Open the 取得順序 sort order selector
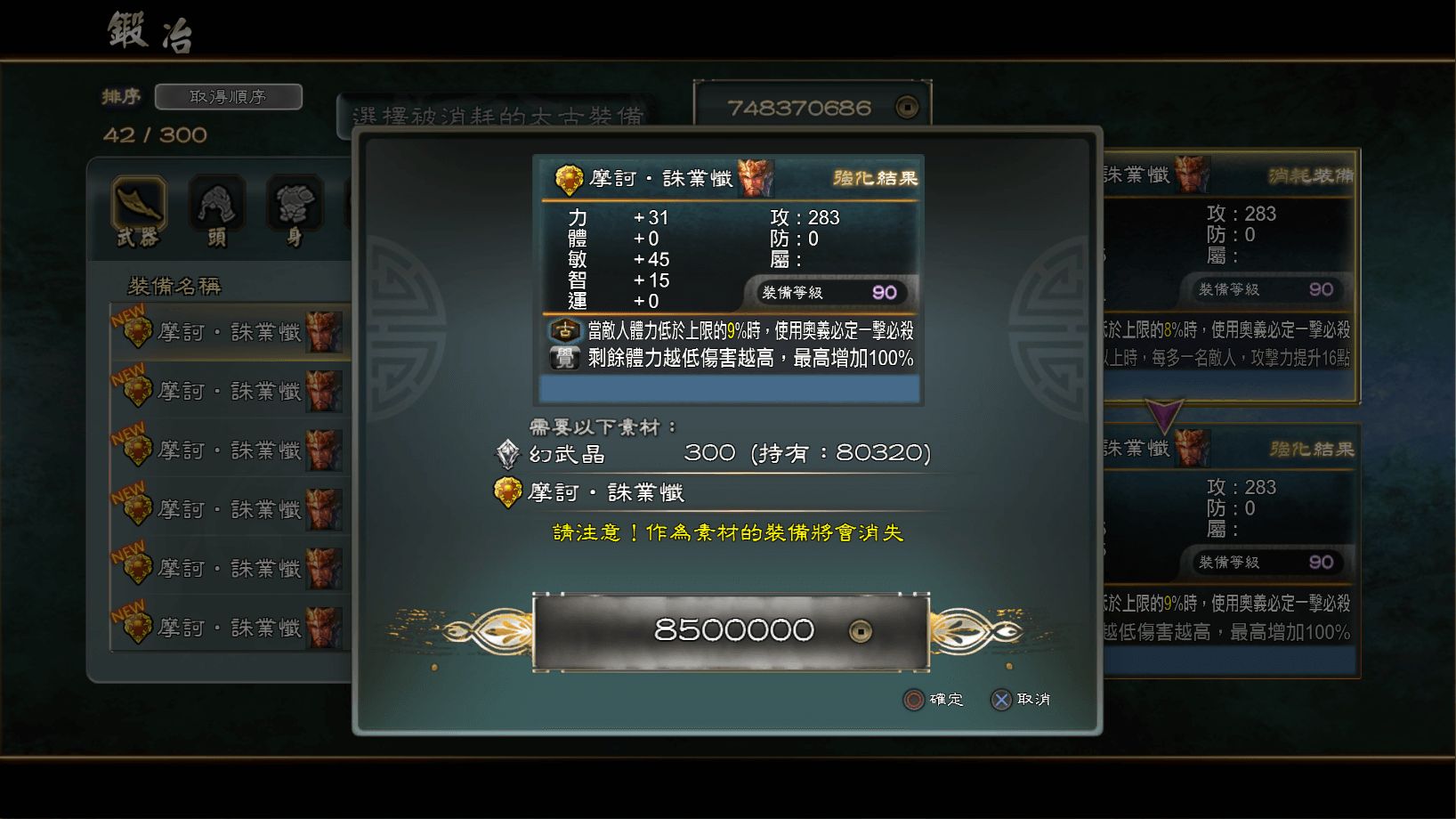This screenshot has height=819, width=1456. (x=228, y=96)
